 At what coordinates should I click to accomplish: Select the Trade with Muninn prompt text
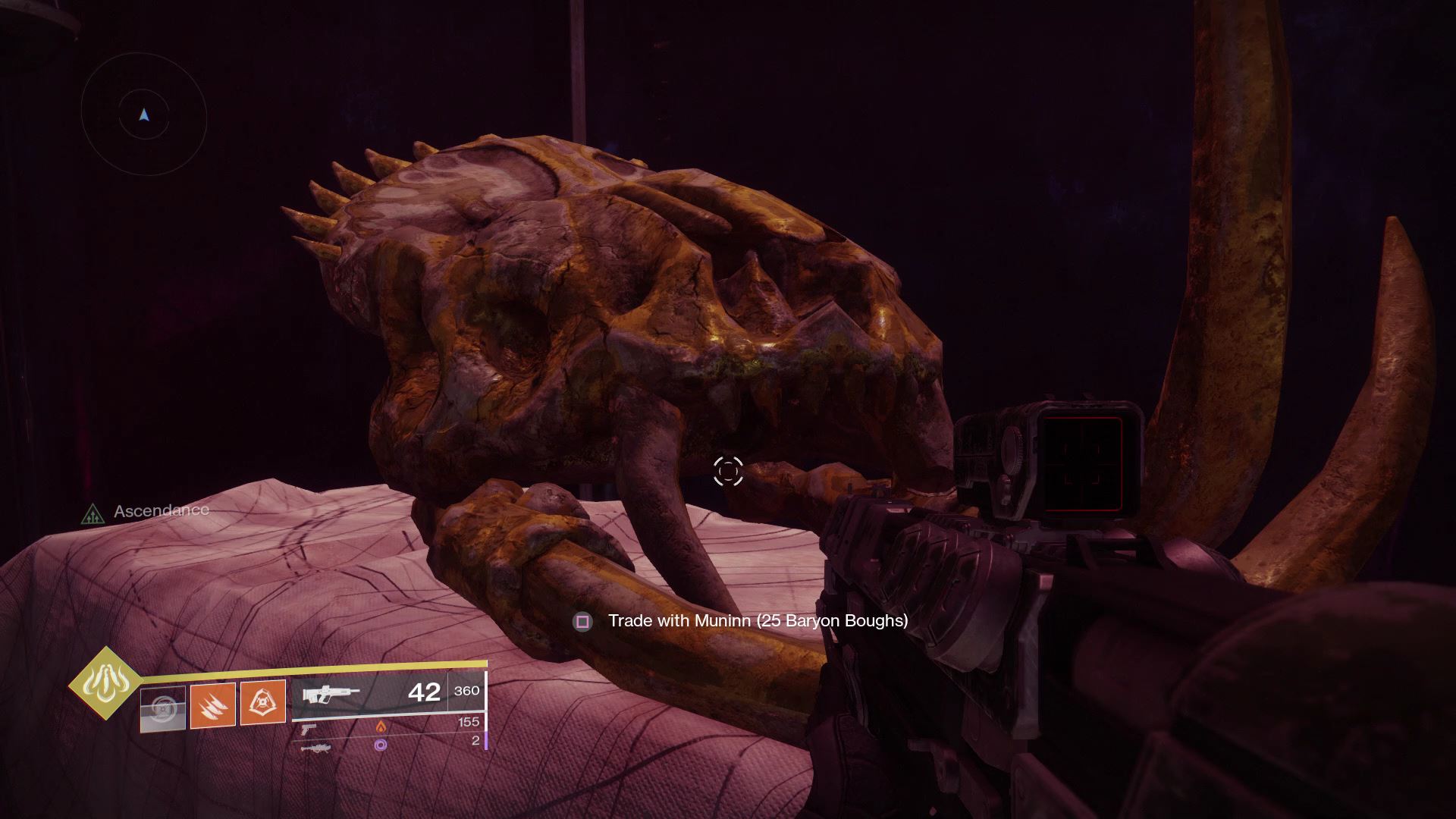pos(757,621)
